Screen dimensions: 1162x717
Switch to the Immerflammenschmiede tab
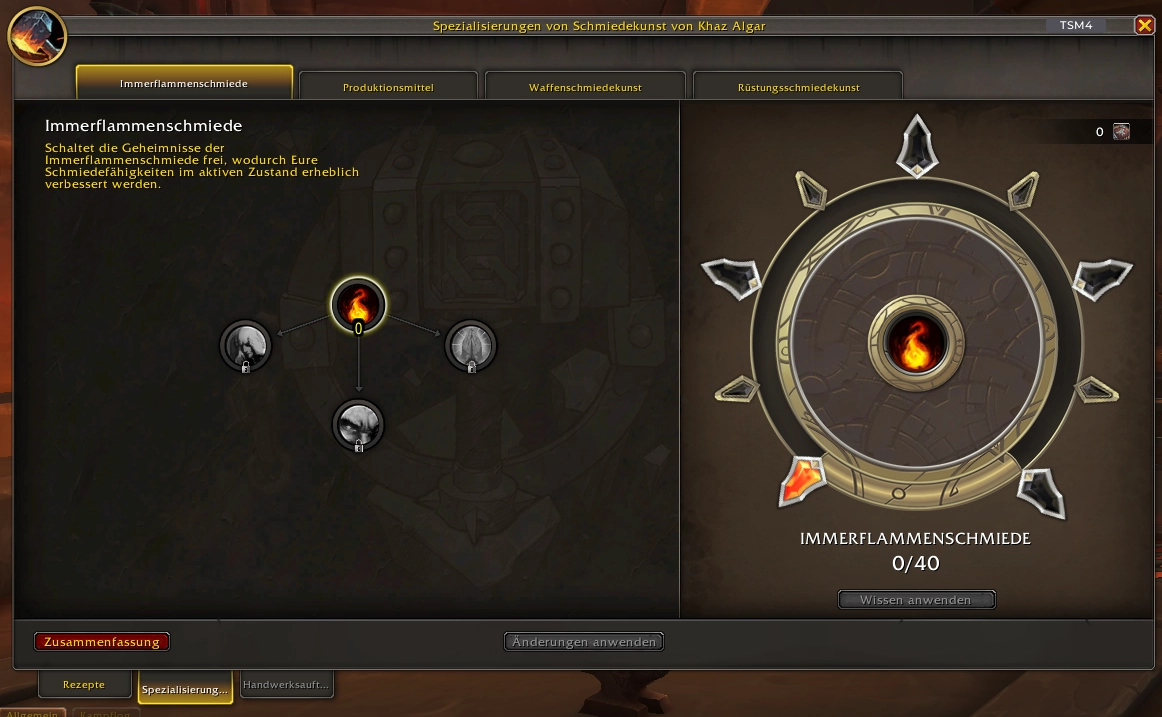[184, 83]
